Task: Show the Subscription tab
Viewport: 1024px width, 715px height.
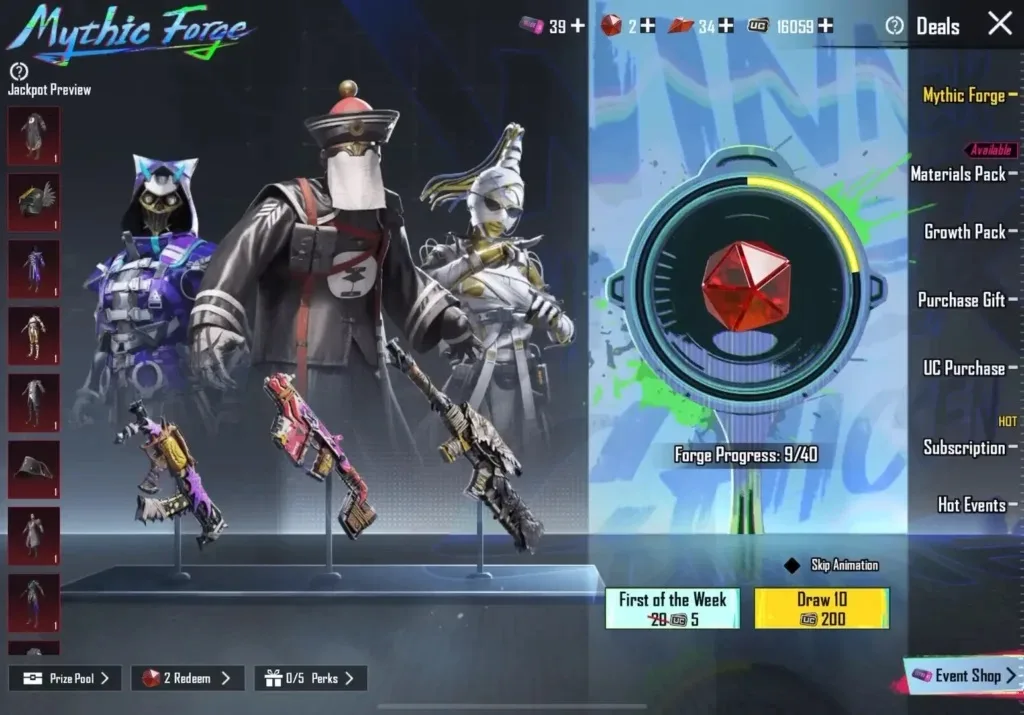Action: tap(963, 447)
